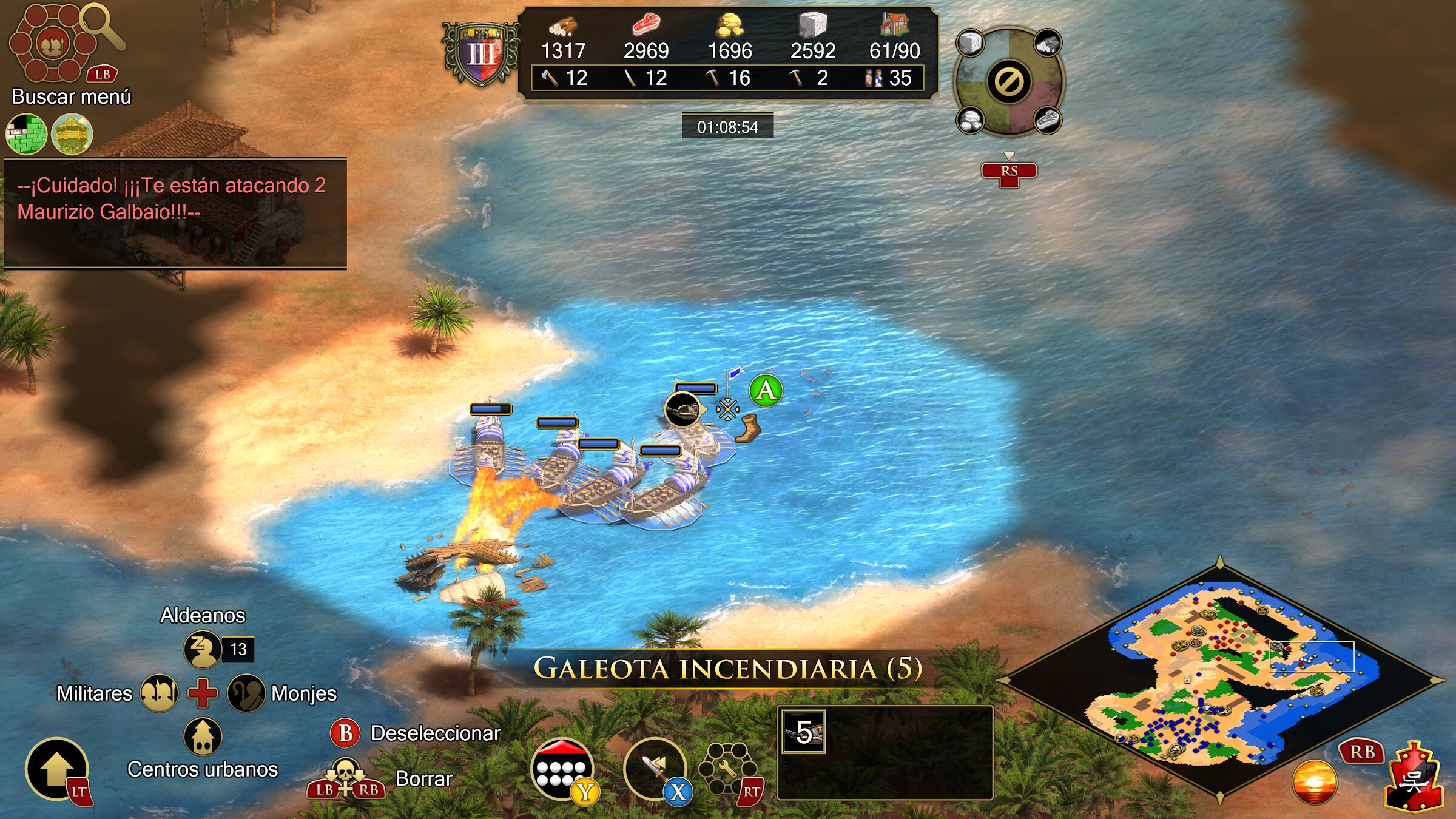
Task: Choose the stone block icon on resource wheel
Action: point(970,44)
